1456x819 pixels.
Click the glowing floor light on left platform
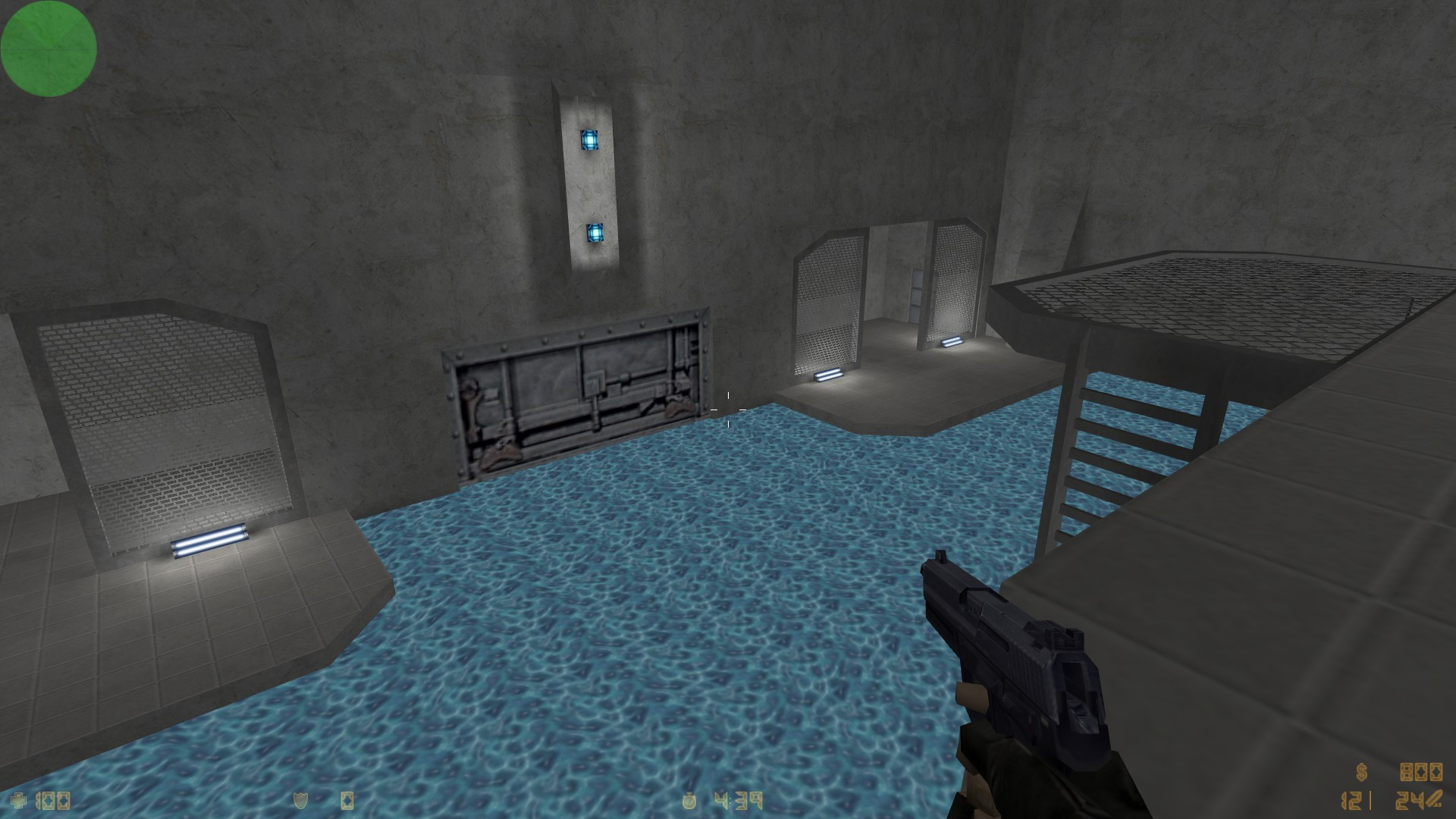coord(210,540)
